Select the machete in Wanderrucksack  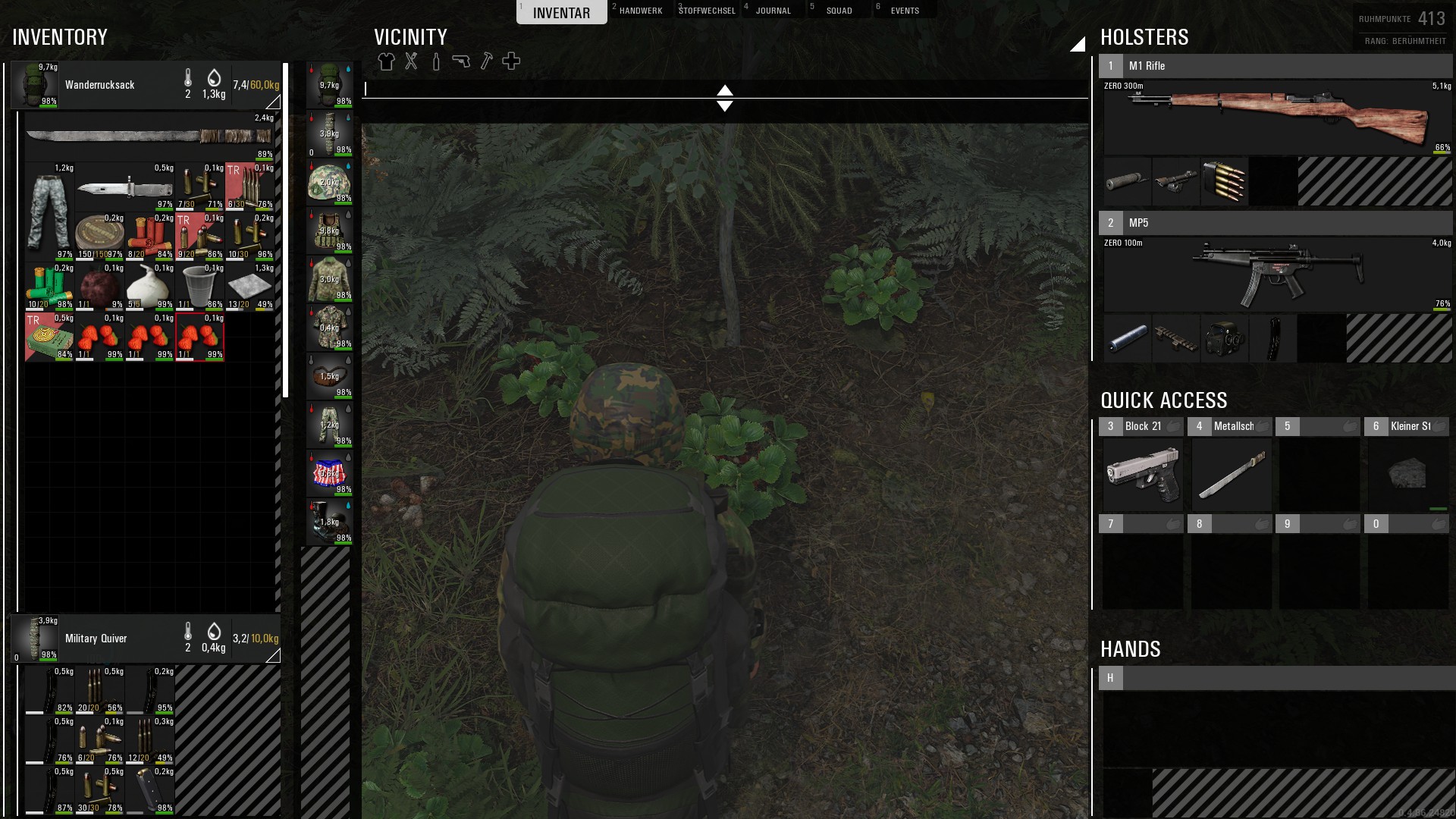[x=149, y=136]
